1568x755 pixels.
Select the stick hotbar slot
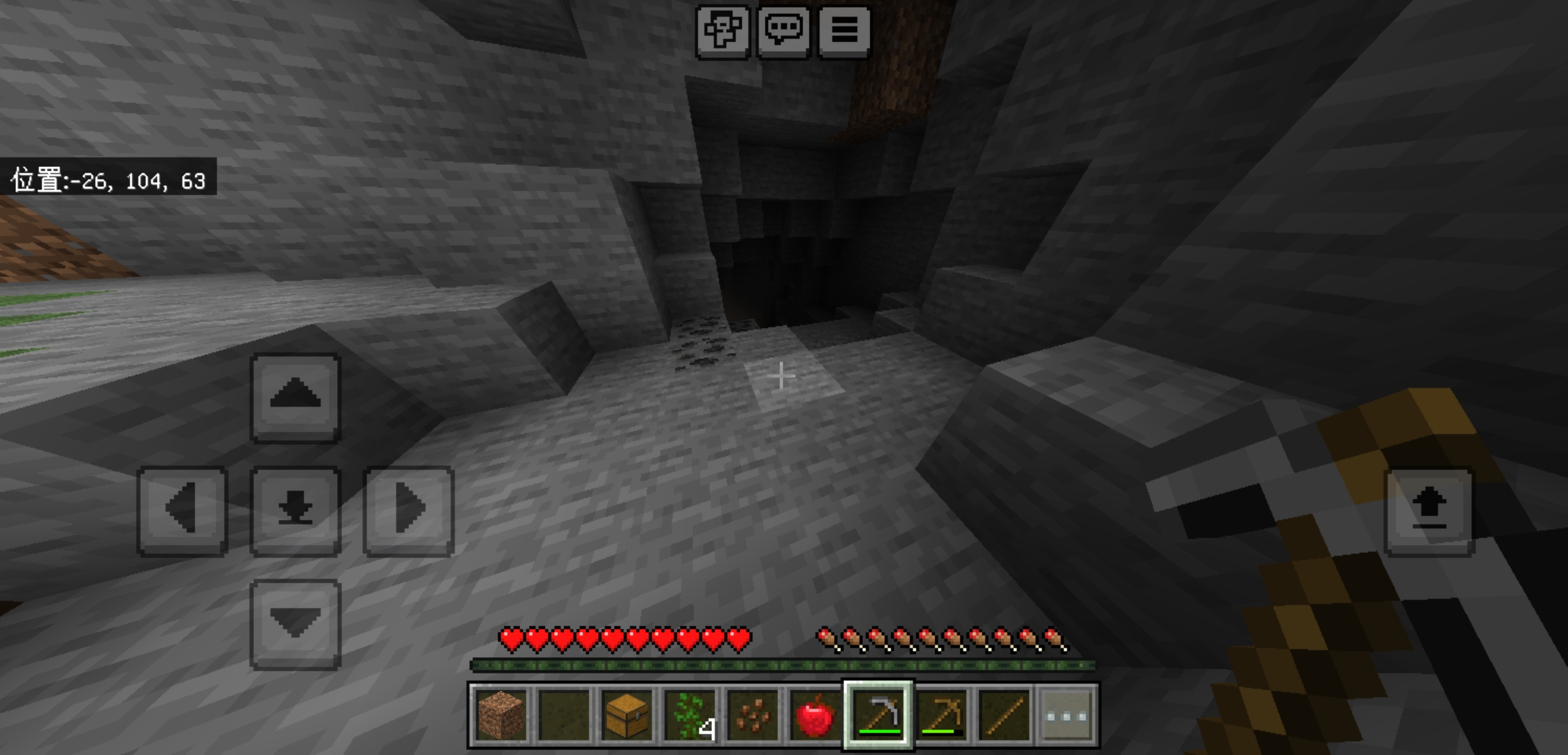(x=1004, y=715)
